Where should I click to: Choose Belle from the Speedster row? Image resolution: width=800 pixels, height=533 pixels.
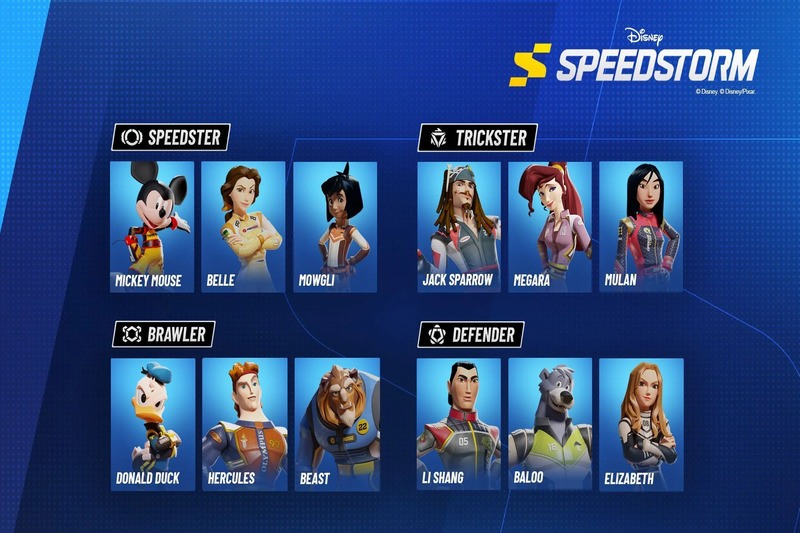(243, 227)
